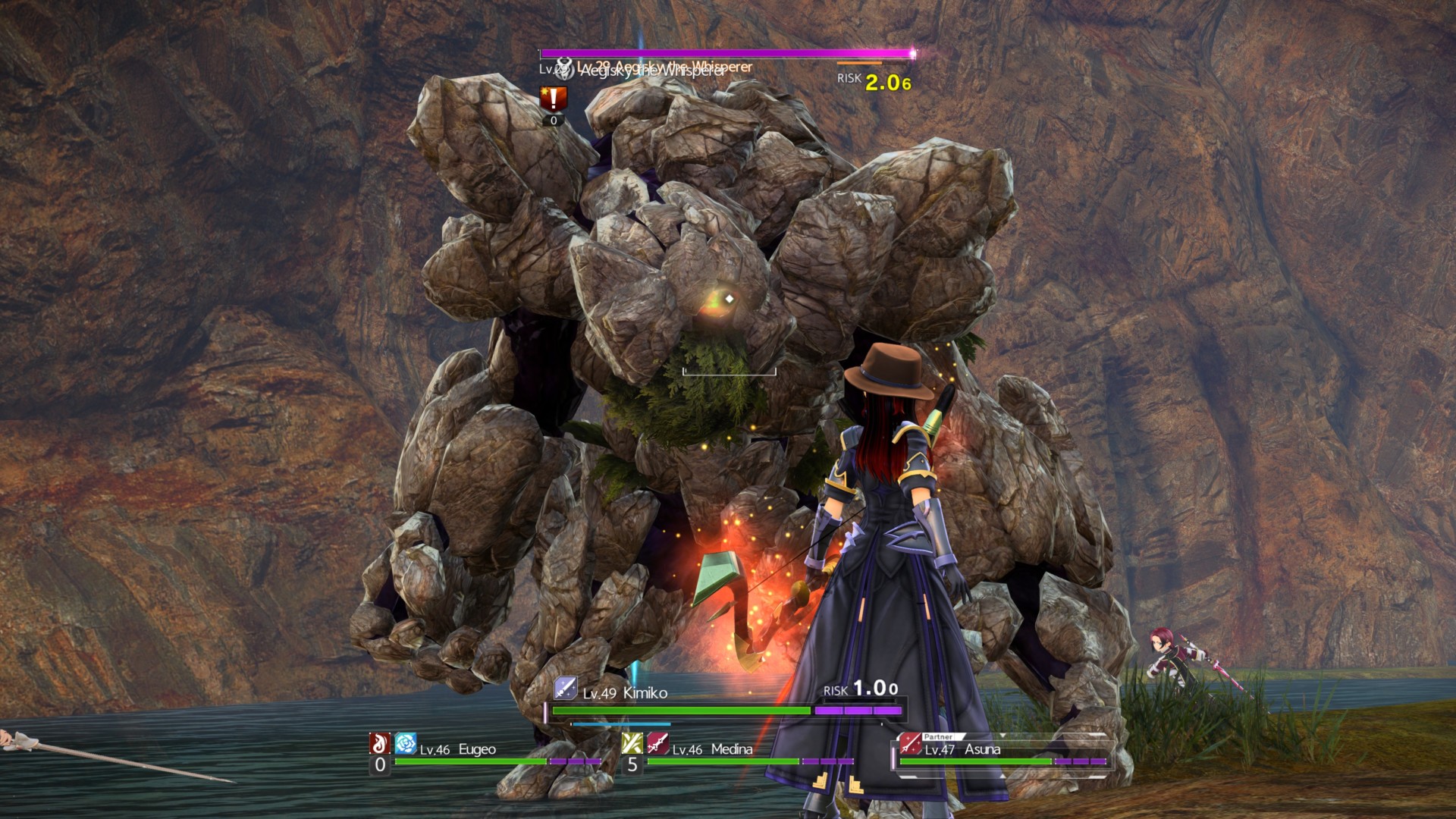Select Asuna's partner panel
The image size is (1456, 819).
1001,751
